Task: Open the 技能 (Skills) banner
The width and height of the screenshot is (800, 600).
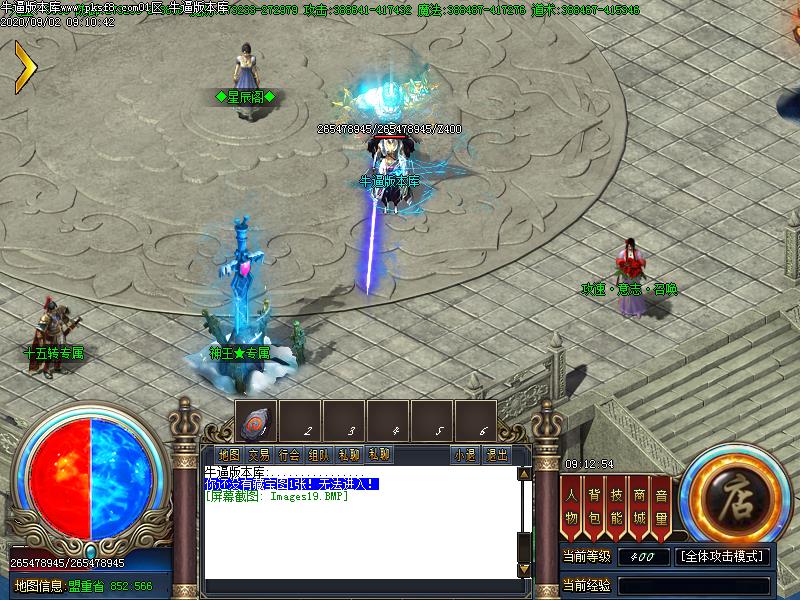Action: [616, 504]
